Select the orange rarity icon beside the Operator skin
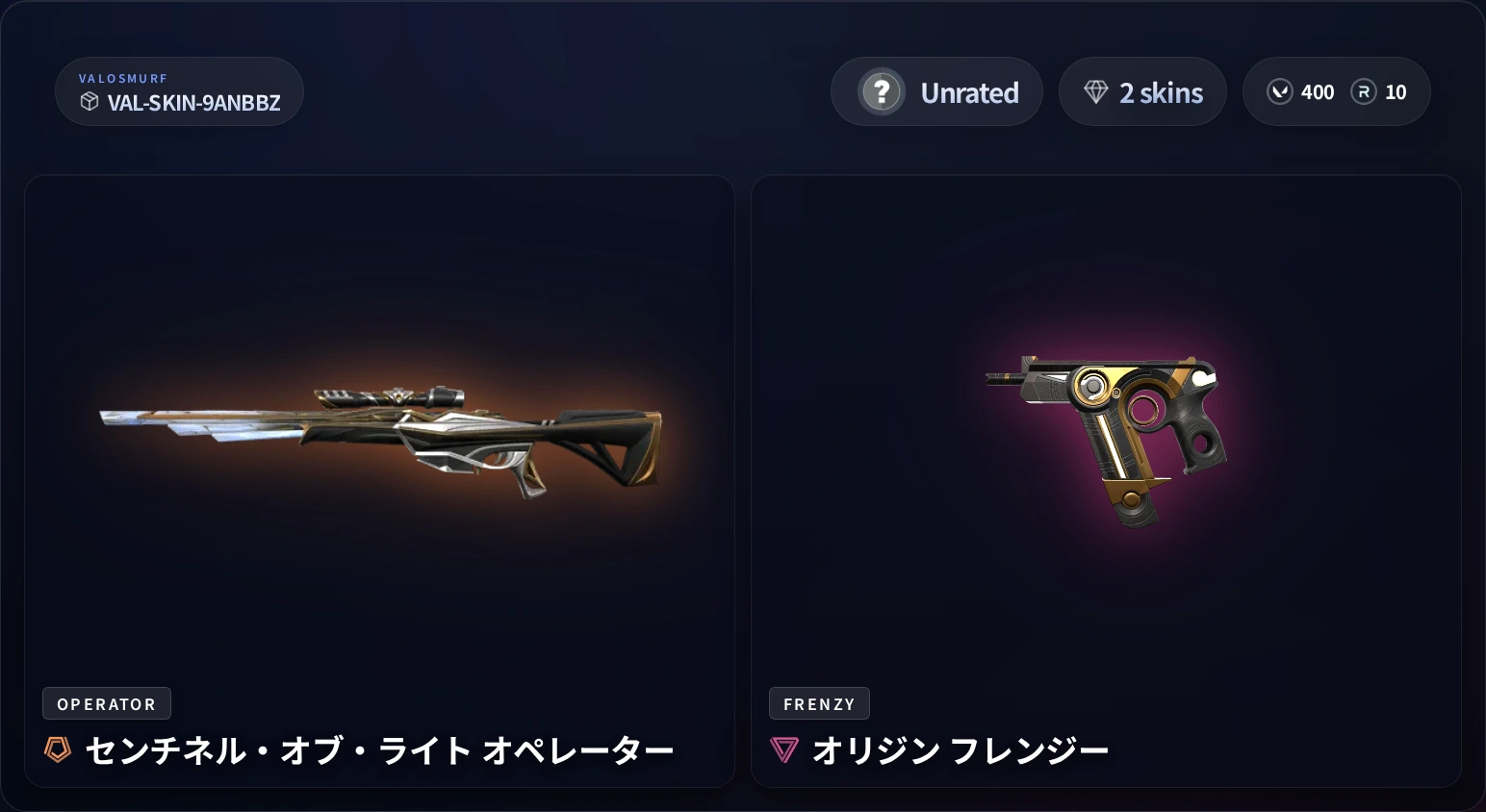 (x=56, y=750)
